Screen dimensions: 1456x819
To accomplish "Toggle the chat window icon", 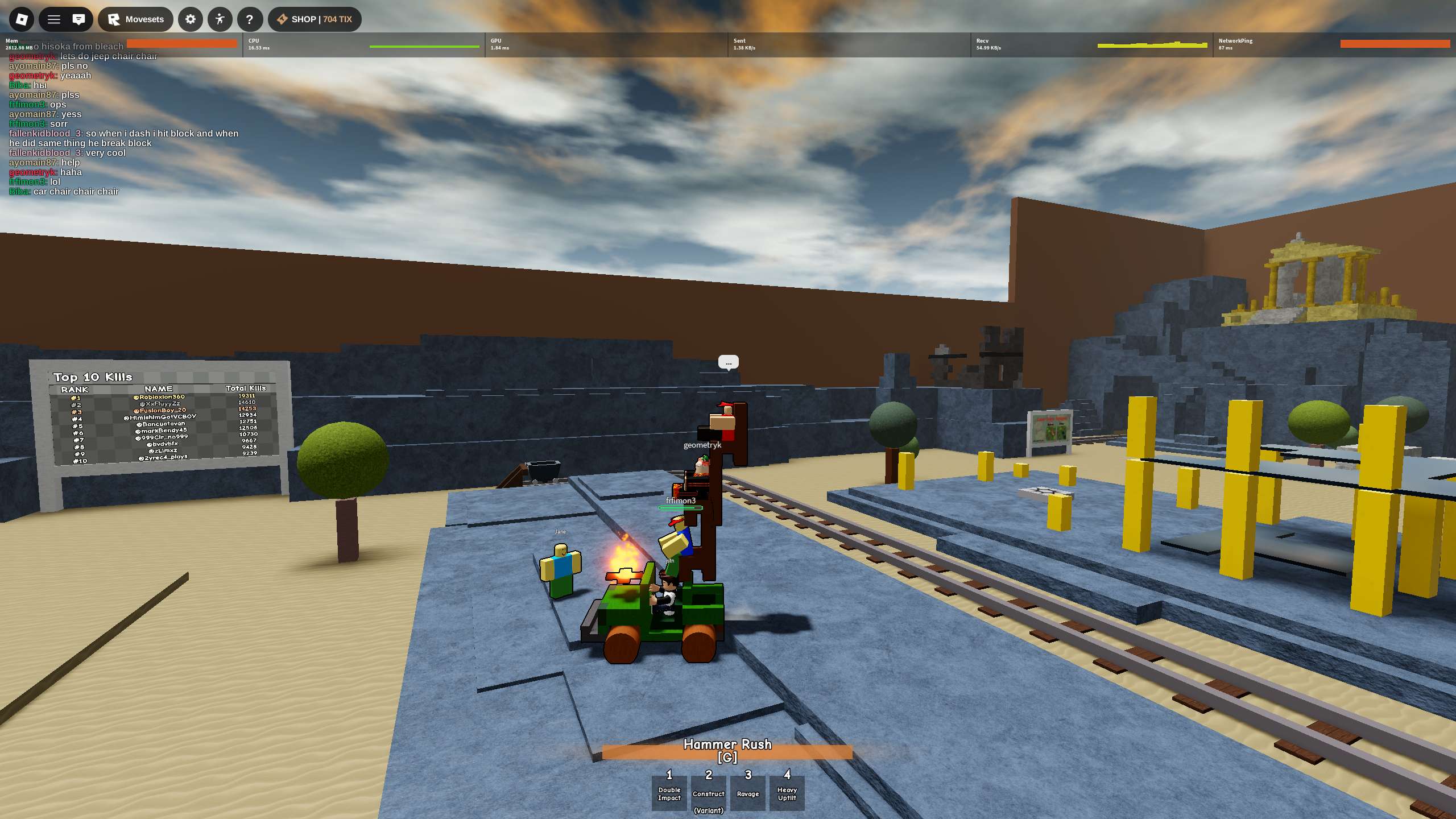I will click(79, 19).
